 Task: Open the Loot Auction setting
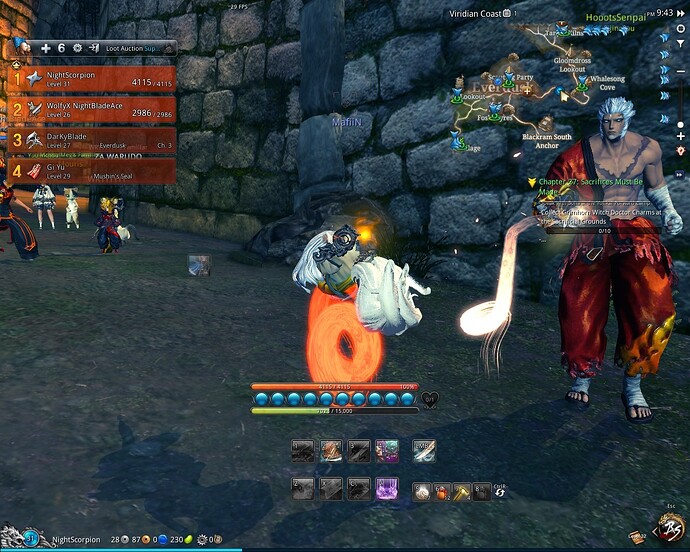(x=137, y=48)
